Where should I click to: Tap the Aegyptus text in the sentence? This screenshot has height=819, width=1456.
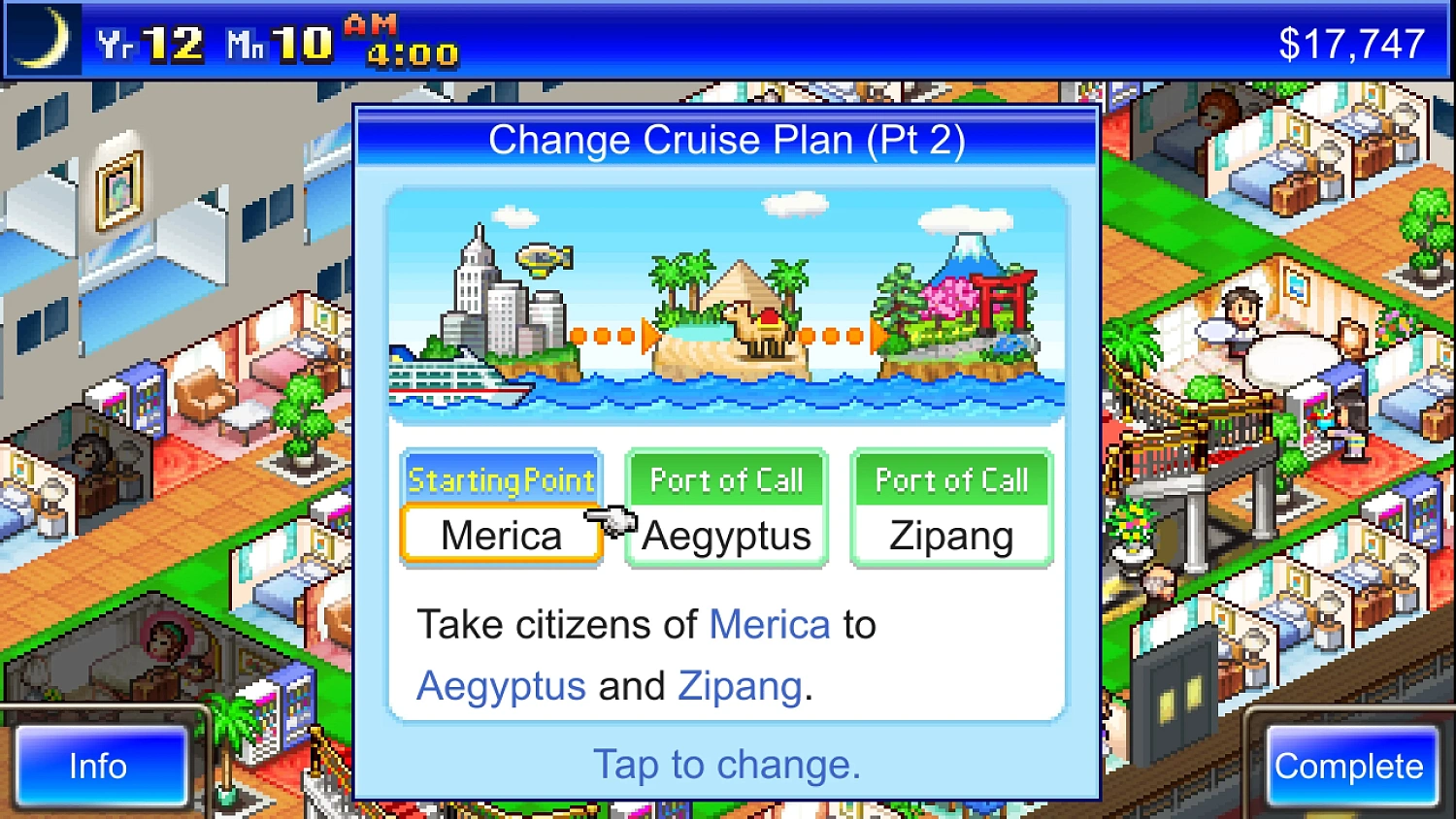click(500, 686)
